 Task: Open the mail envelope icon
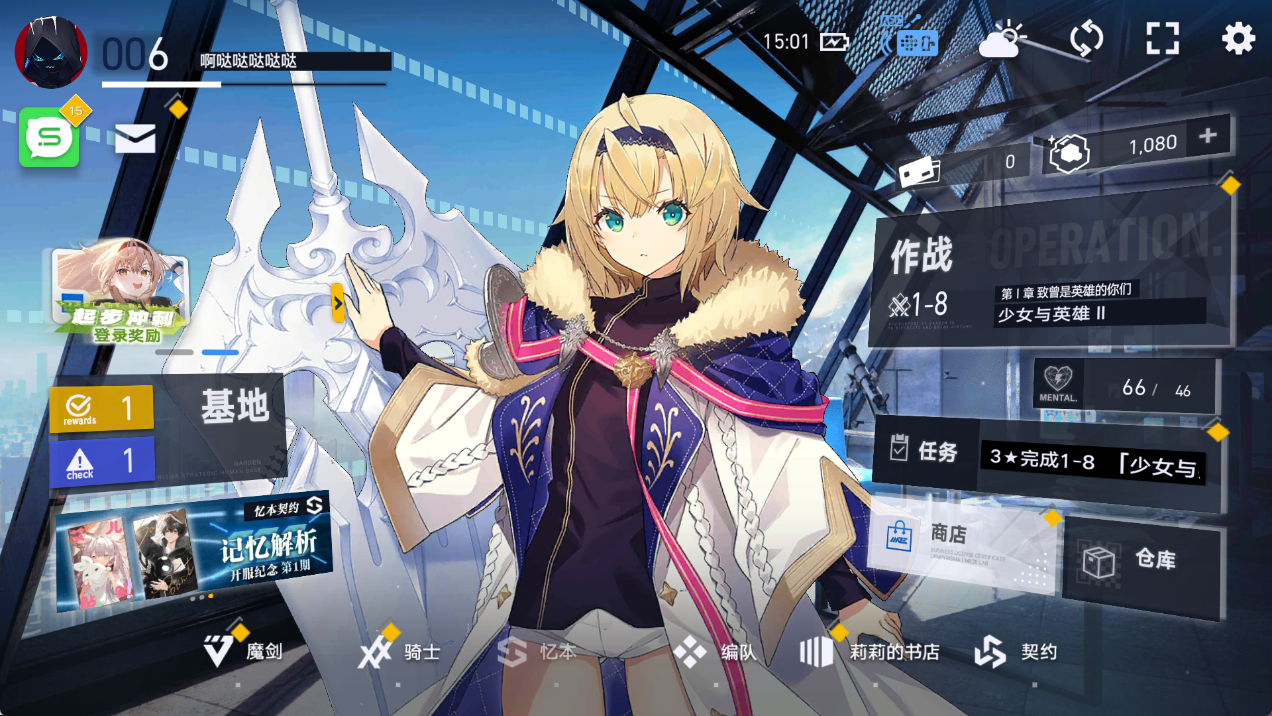click(x=135, y=139)
